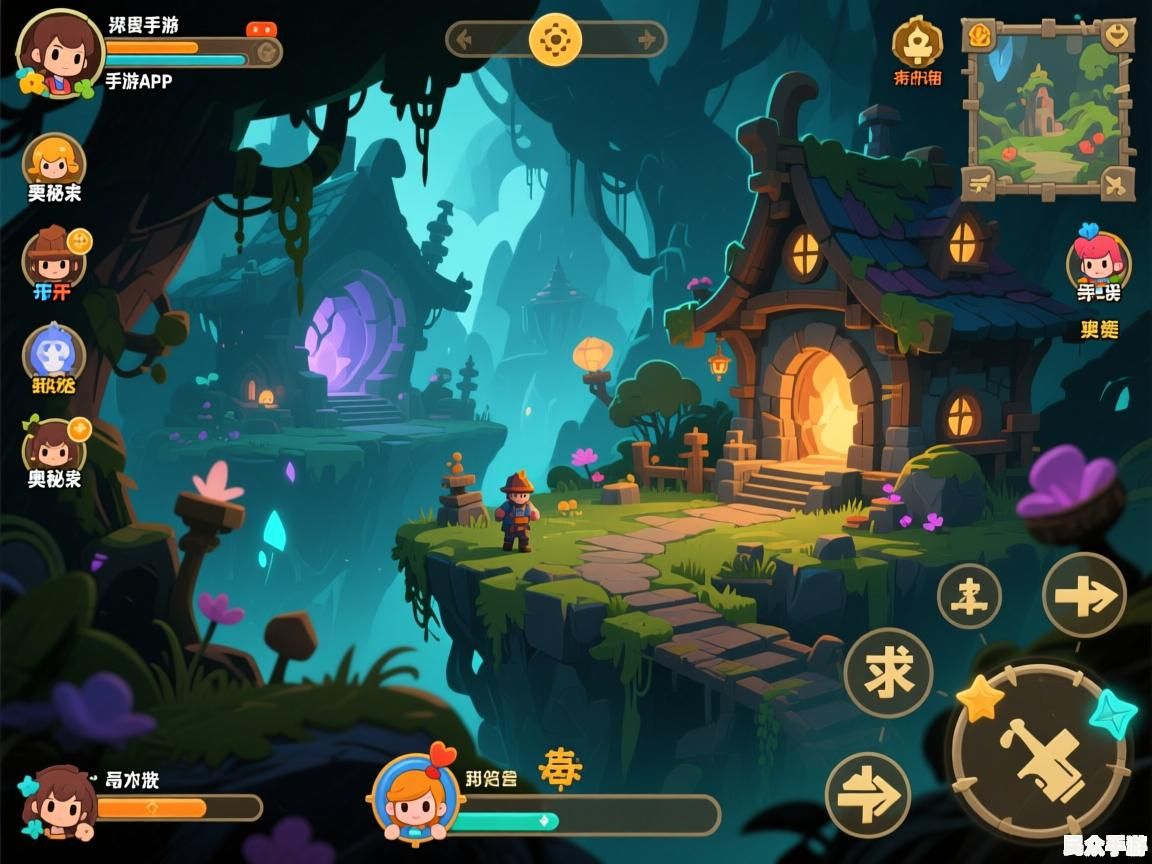Tap the gold star on the attack ring
The width and height of the screenshot is (1152, 864).
[x=980, y=699]
